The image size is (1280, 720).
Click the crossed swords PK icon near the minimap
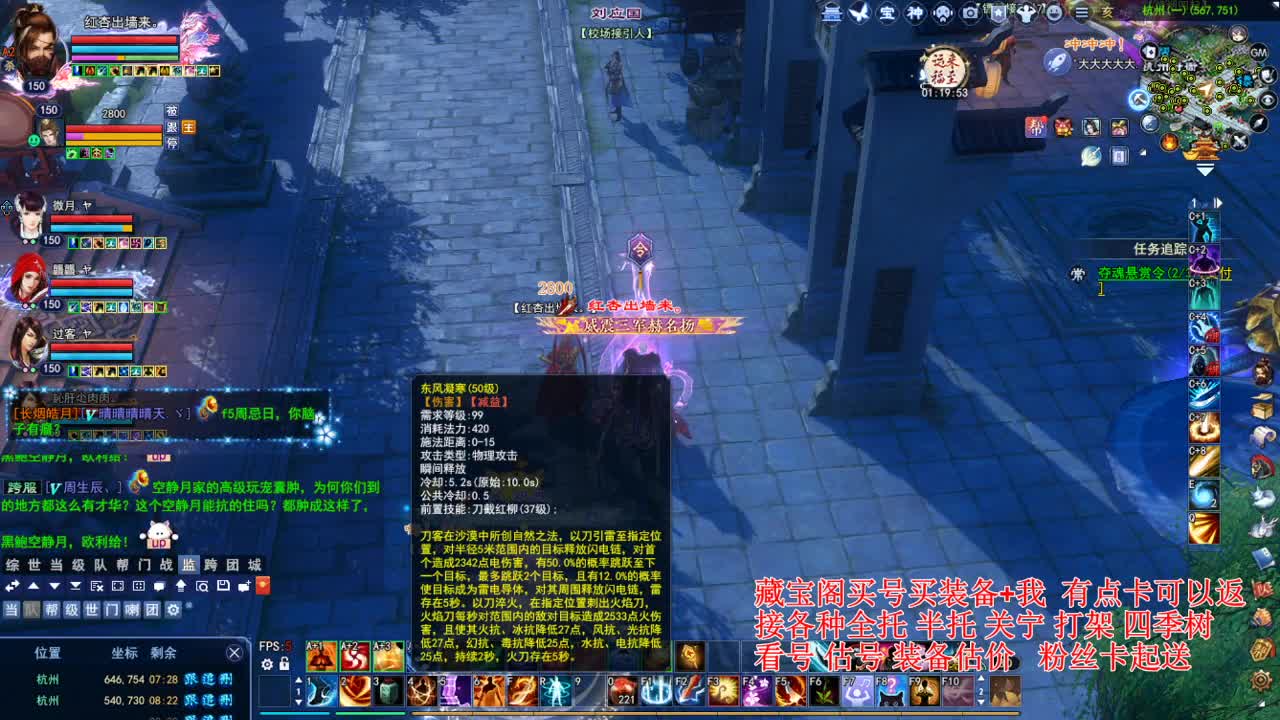coord(1238,139)
